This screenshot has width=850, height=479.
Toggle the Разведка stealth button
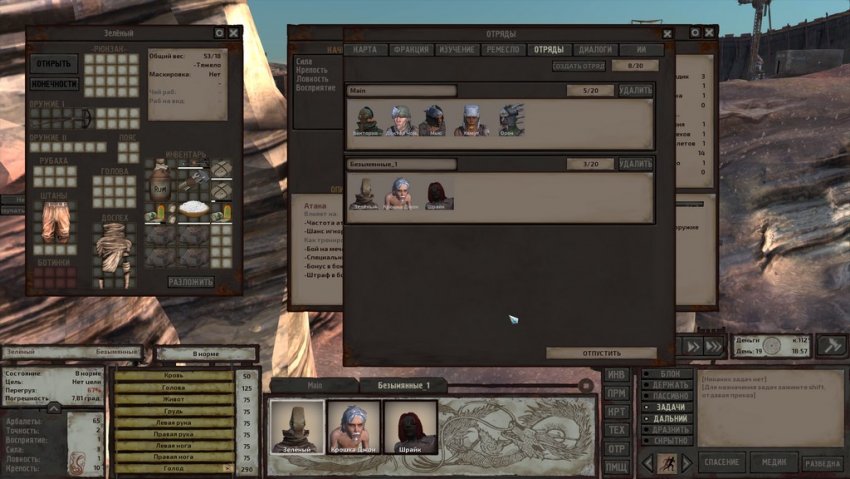823,462
